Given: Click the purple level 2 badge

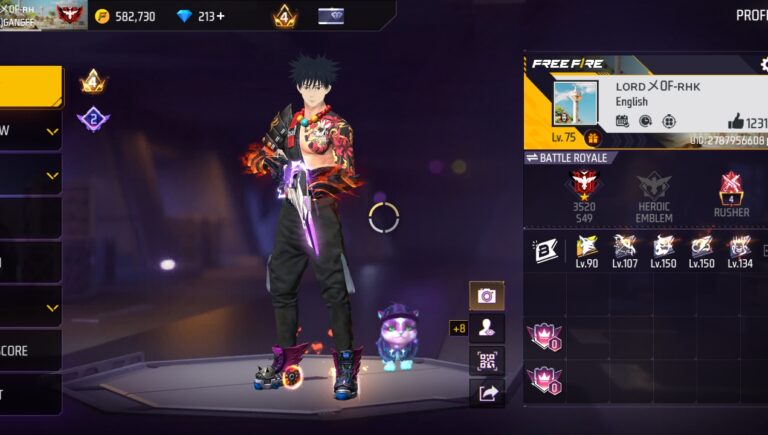Looking at the screenshot, I should coord(93,119).
